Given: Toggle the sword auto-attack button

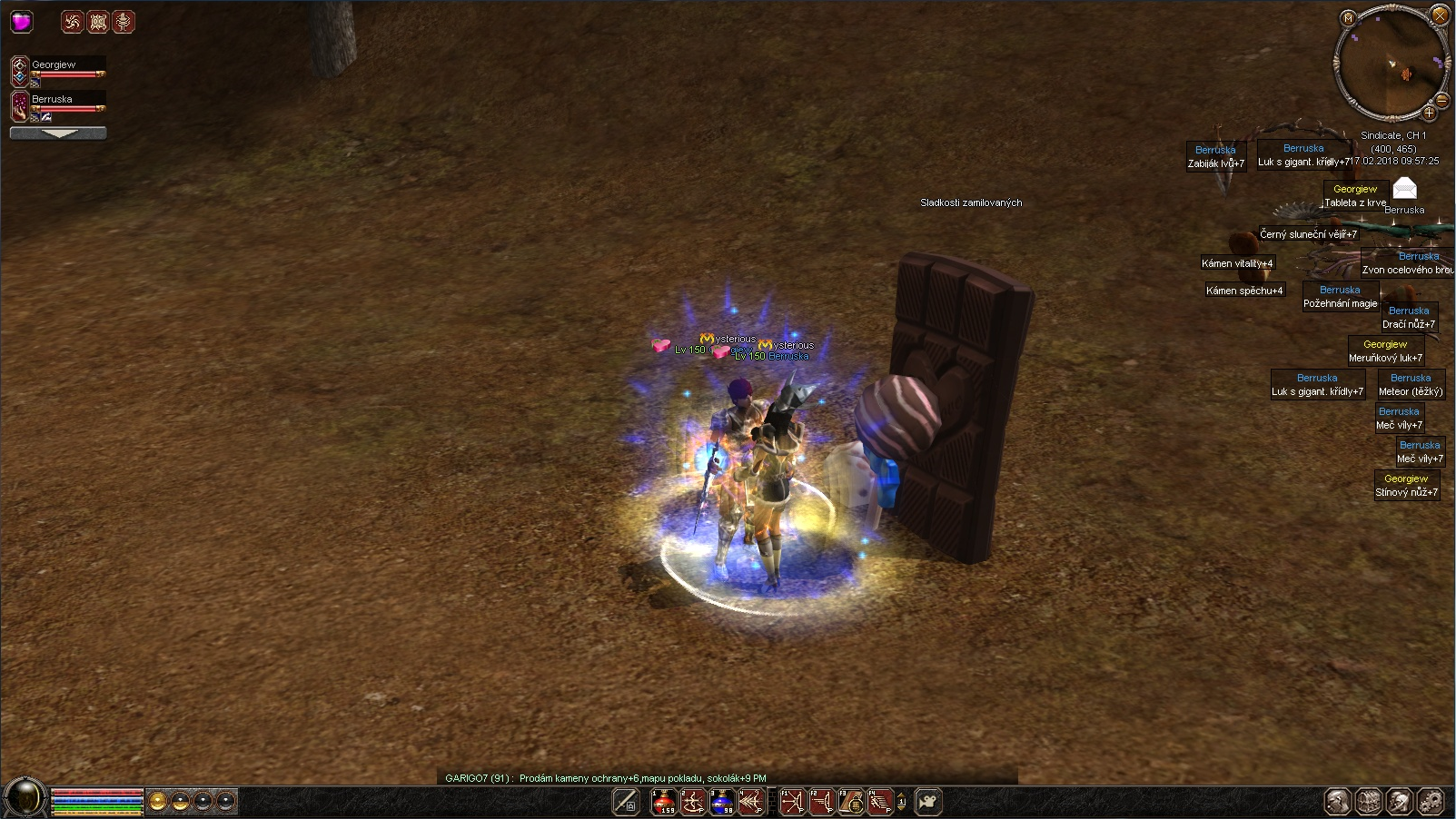Looking at the screenshot, I should [x=626, y=802].
